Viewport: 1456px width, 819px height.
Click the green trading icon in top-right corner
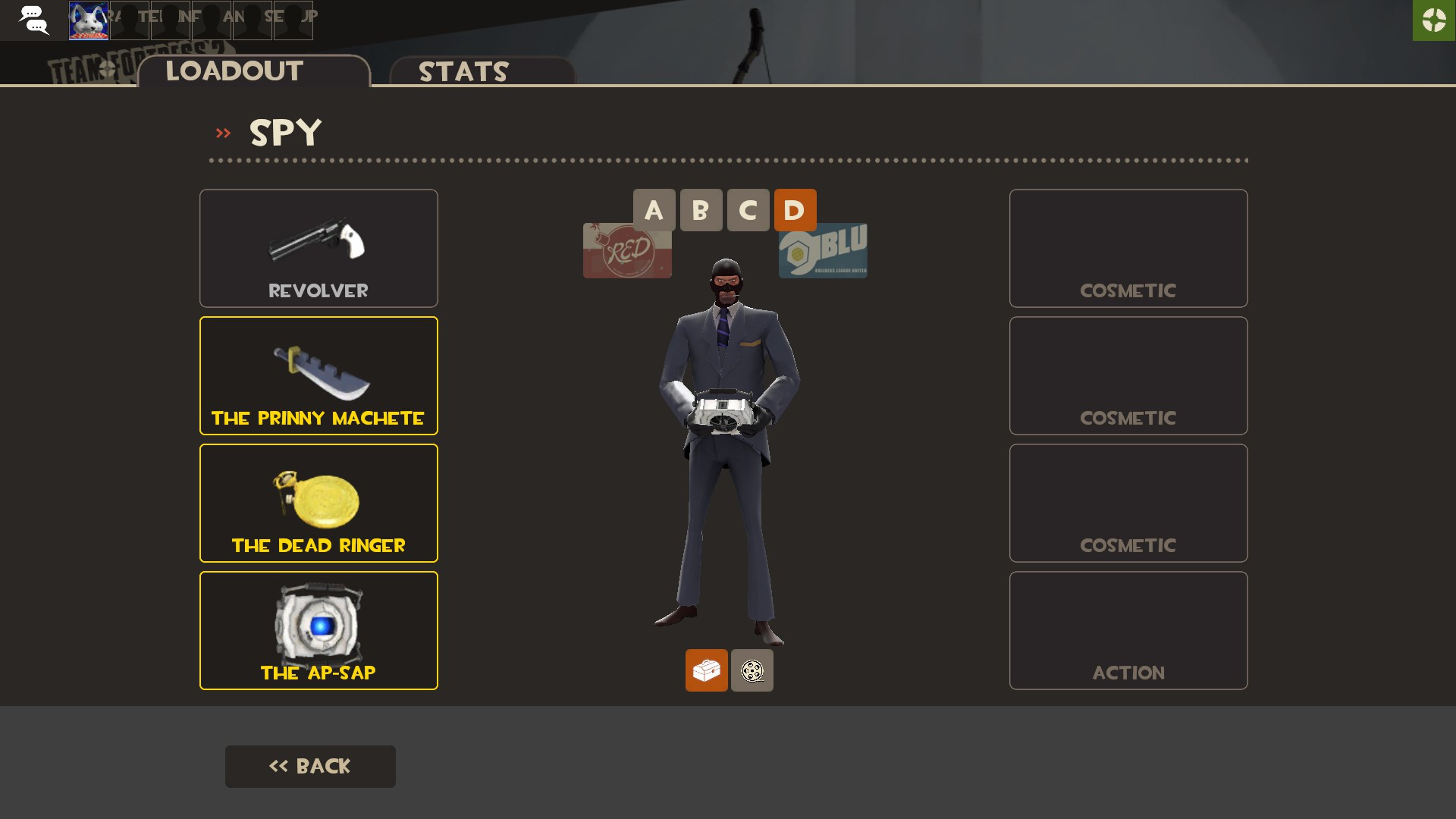(x=1433, y=20)
